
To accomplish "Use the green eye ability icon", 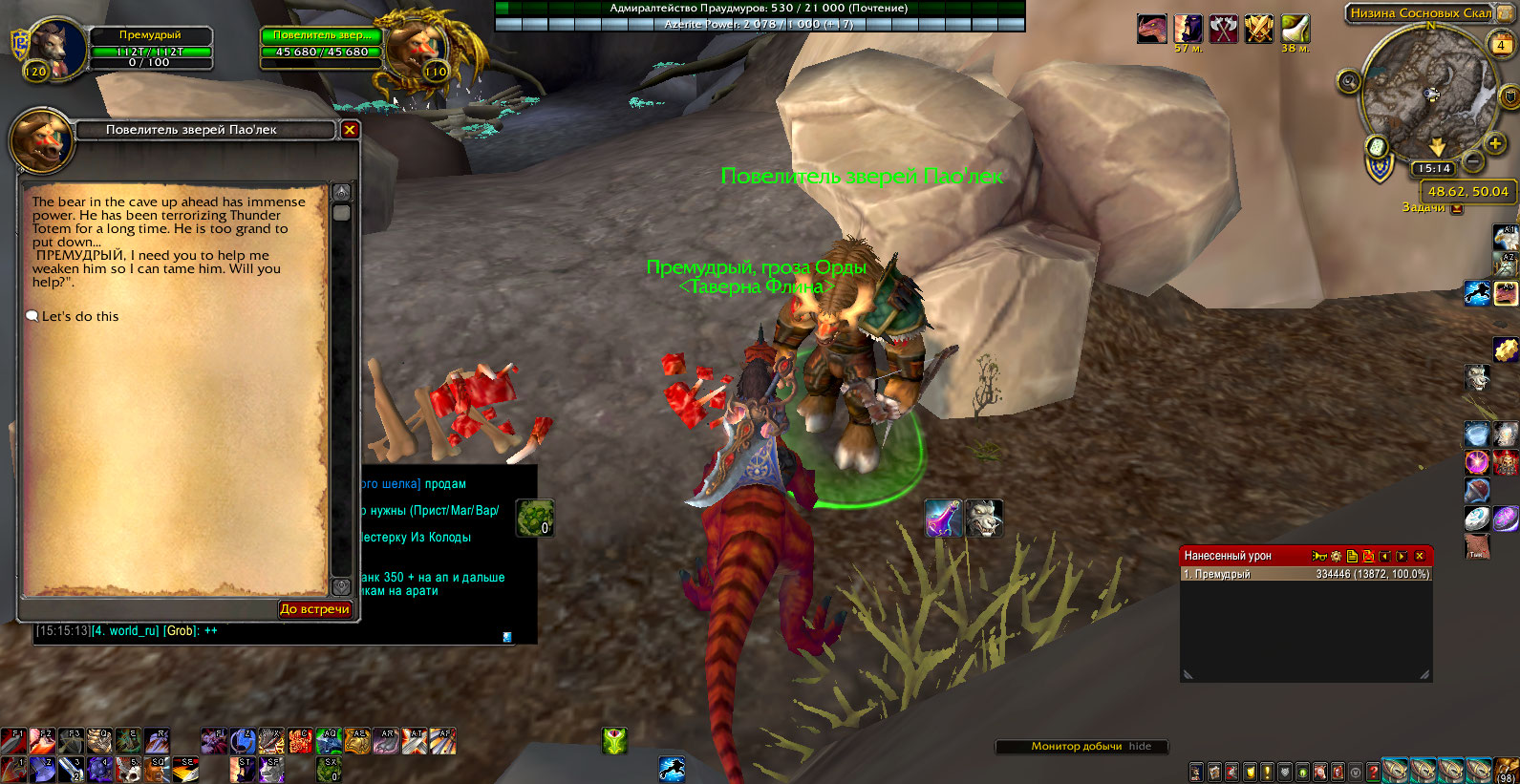I will point(614,741).
